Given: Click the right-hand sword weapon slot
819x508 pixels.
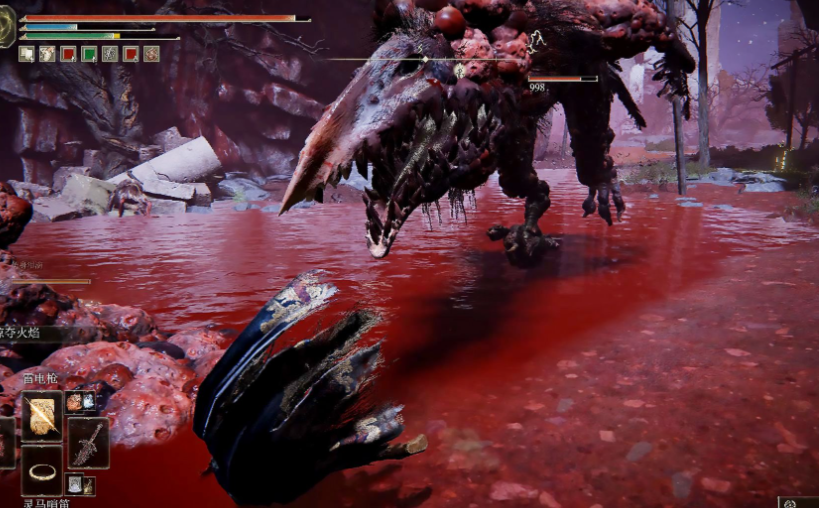Looking at the screenshot, I should coord(88,443).
